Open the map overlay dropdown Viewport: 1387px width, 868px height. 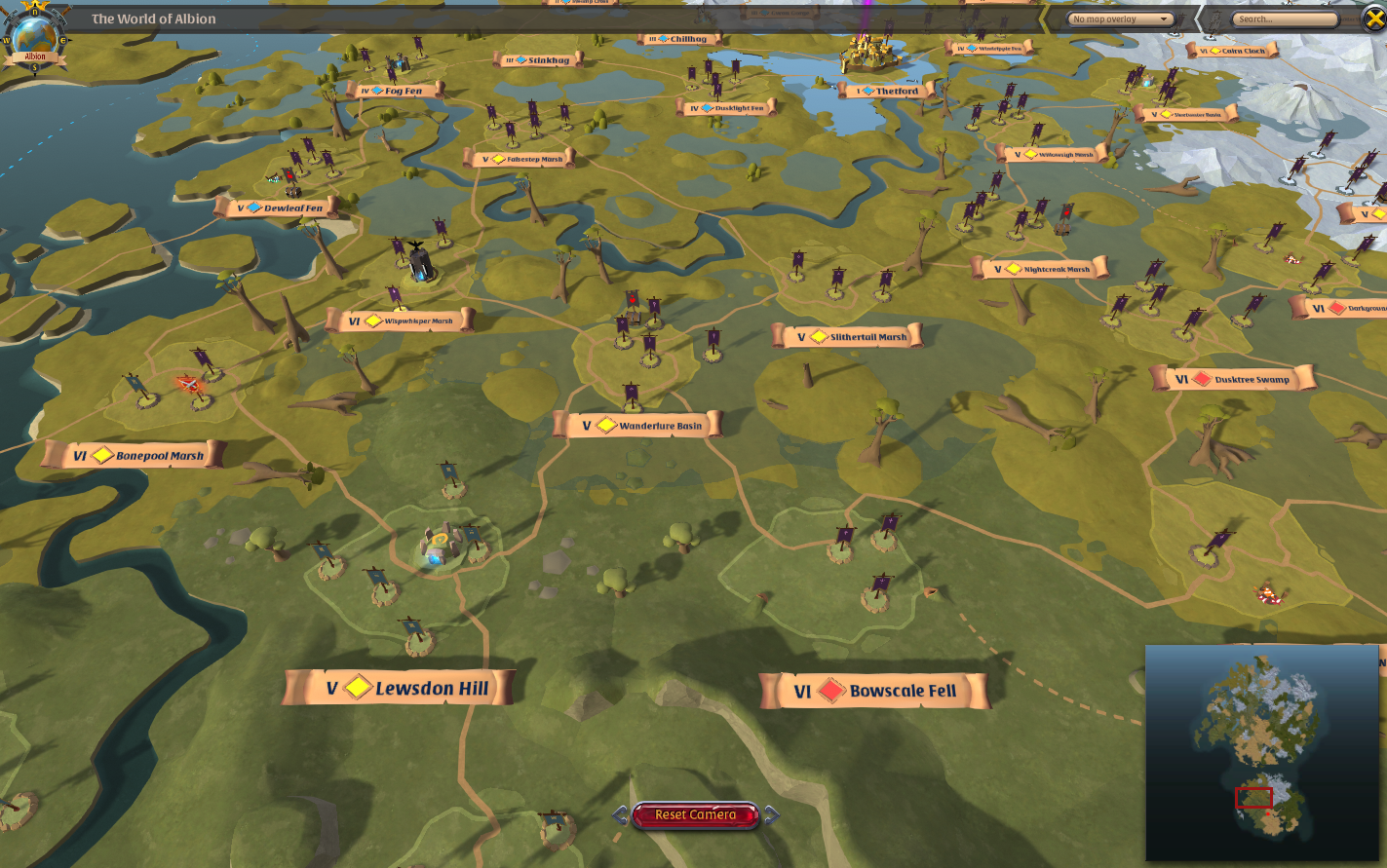pos(1120,19)
